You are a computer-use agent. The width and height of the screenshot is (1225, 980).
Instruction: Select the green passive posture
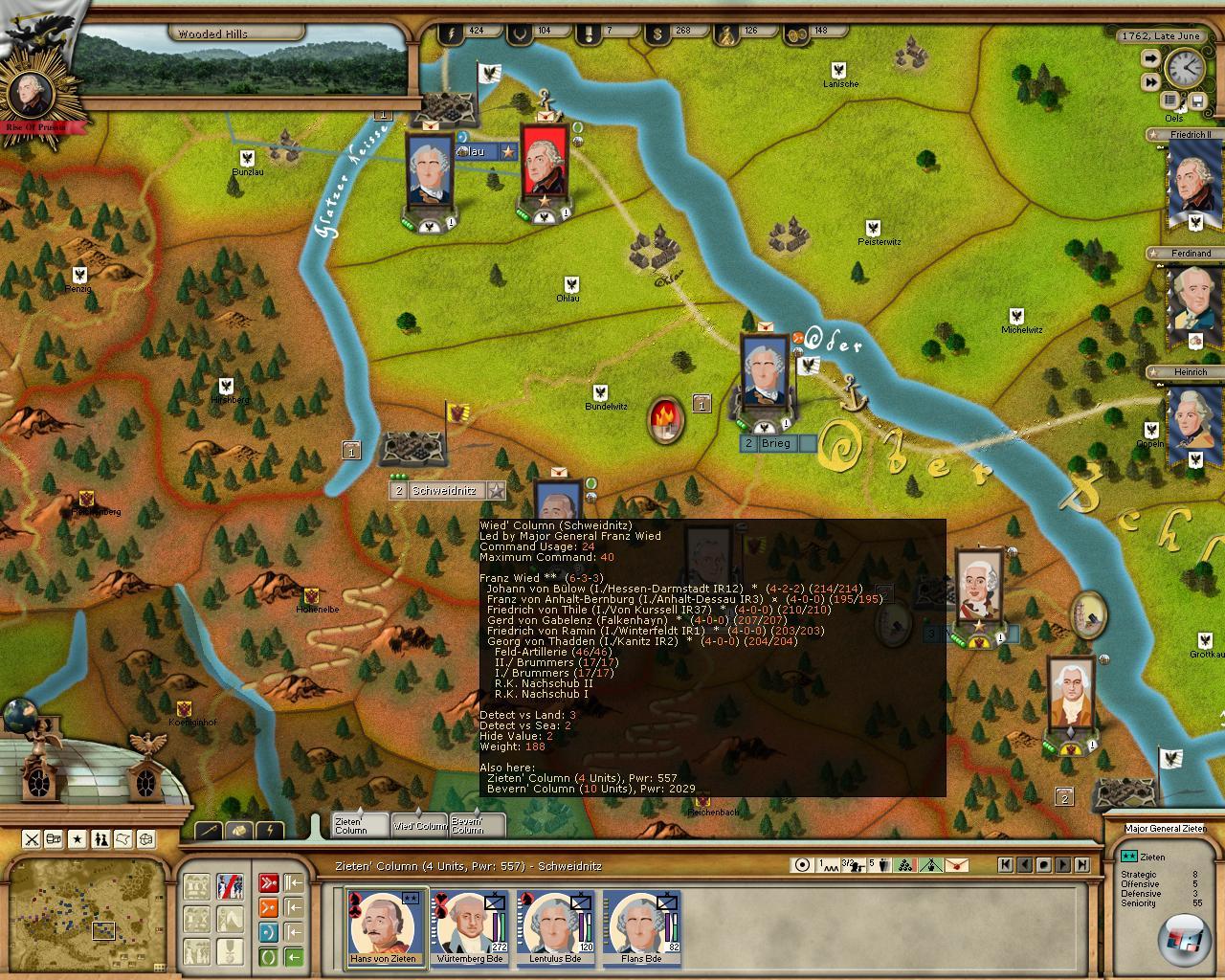click(269, 955)
